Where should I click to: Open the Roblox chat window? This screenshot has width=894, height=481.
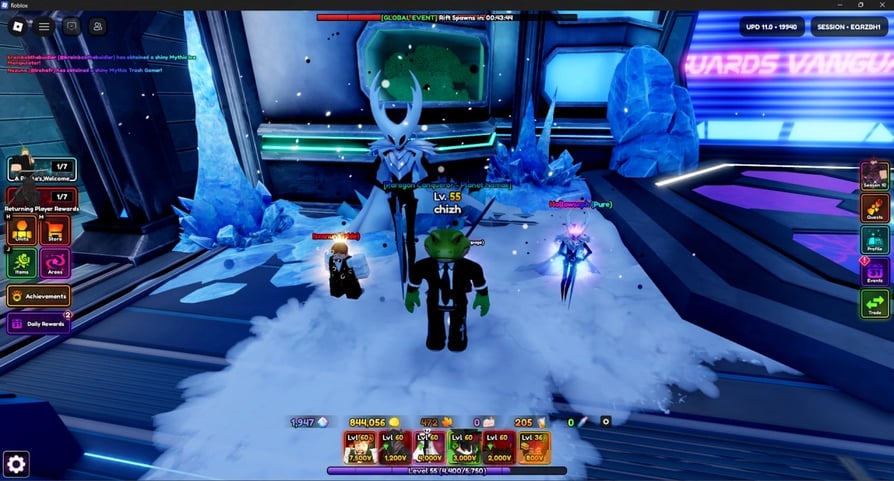(x=72, y=27)
